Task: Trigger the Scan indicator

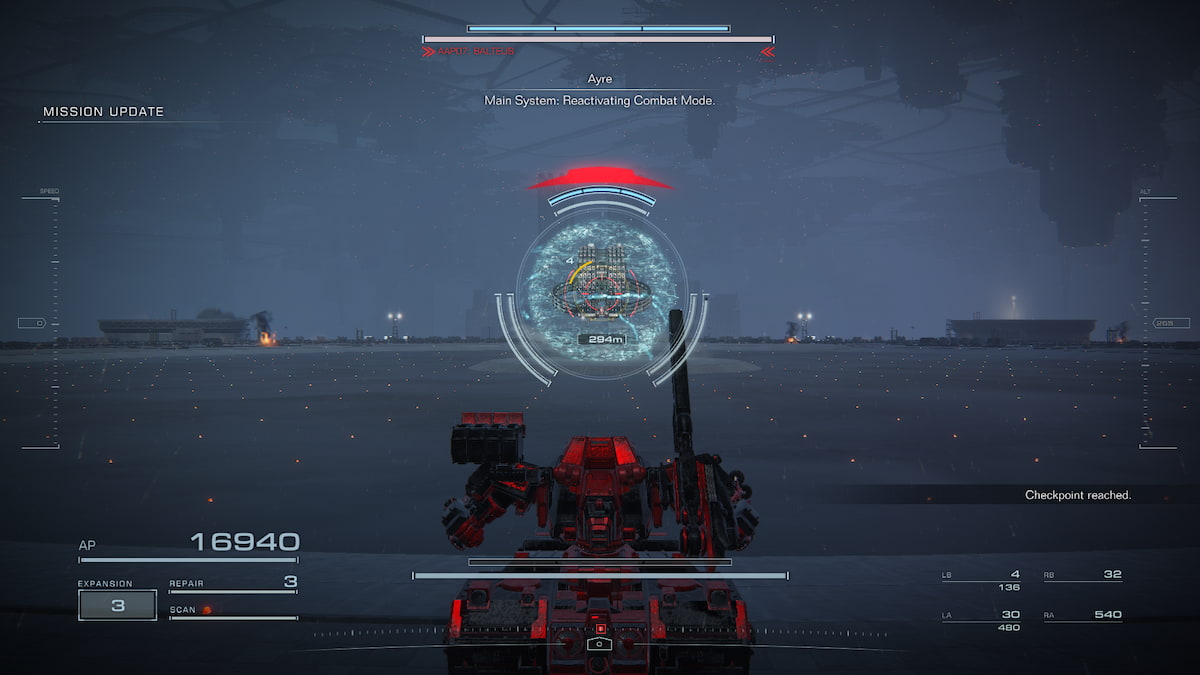Action: click(190, 609)
